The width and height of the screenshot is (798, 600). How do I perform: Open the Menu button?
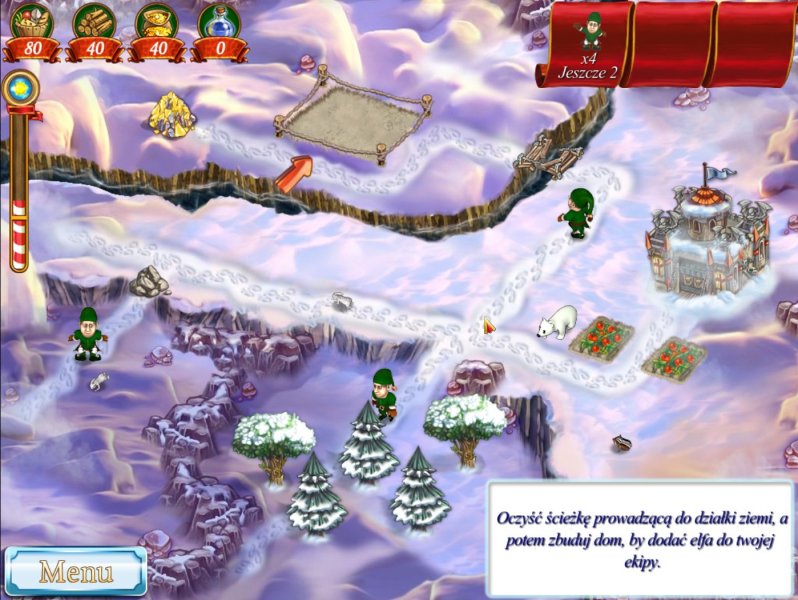(75, 572)
